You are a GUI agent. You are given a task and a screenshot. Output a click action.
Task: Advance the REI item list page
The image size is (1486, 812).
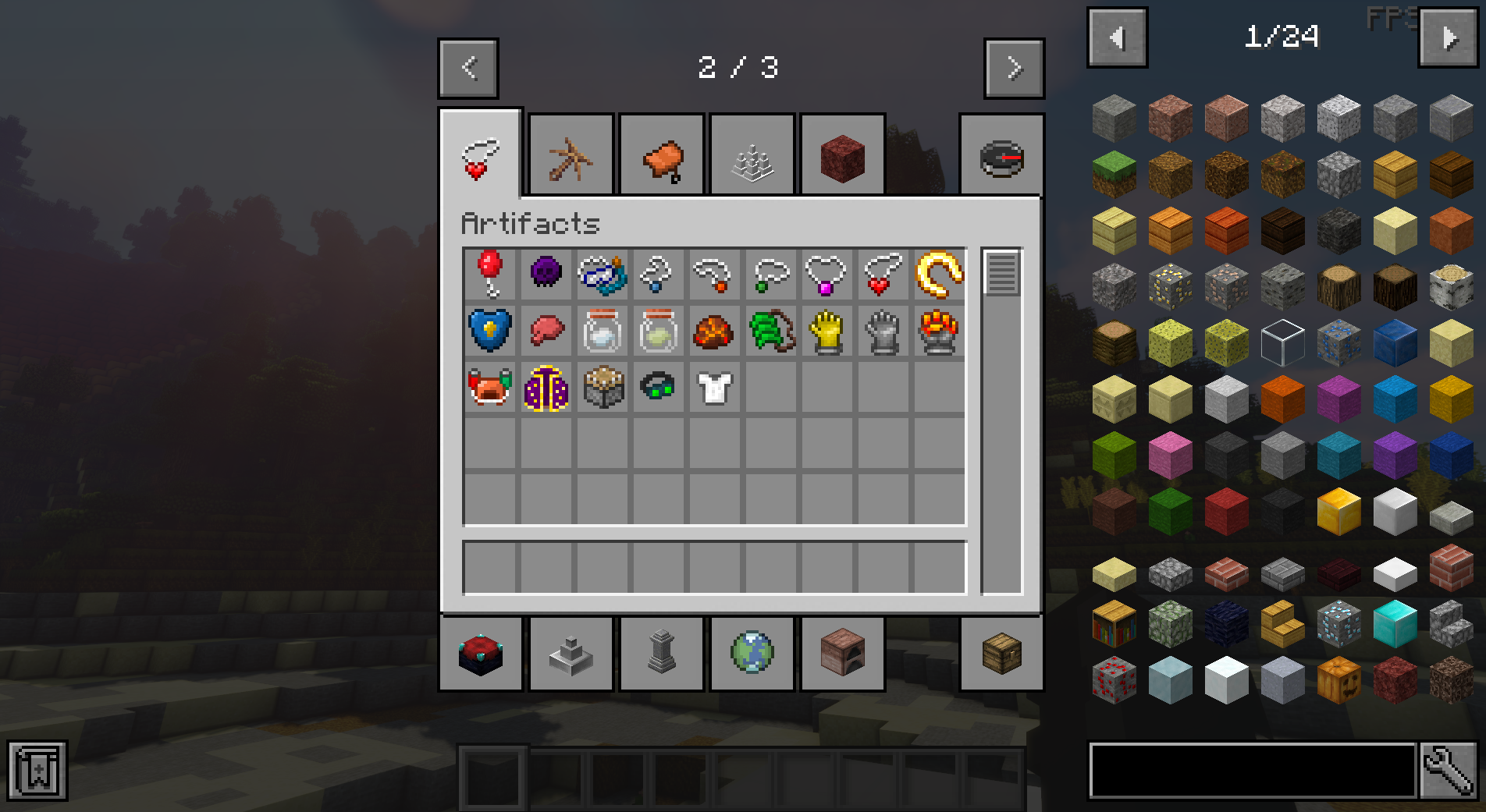pos(1448,37)
